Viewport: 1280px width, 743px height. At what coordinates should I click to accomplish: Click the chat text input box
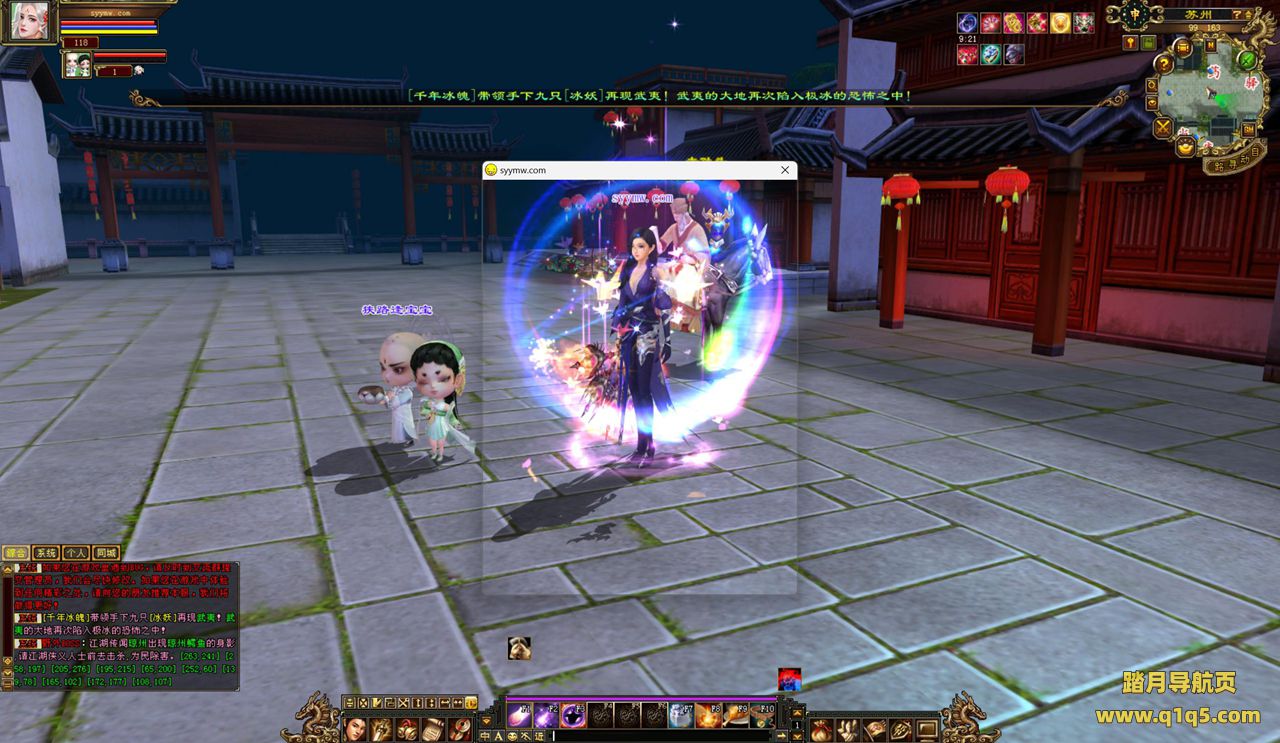tap(665, 736)
